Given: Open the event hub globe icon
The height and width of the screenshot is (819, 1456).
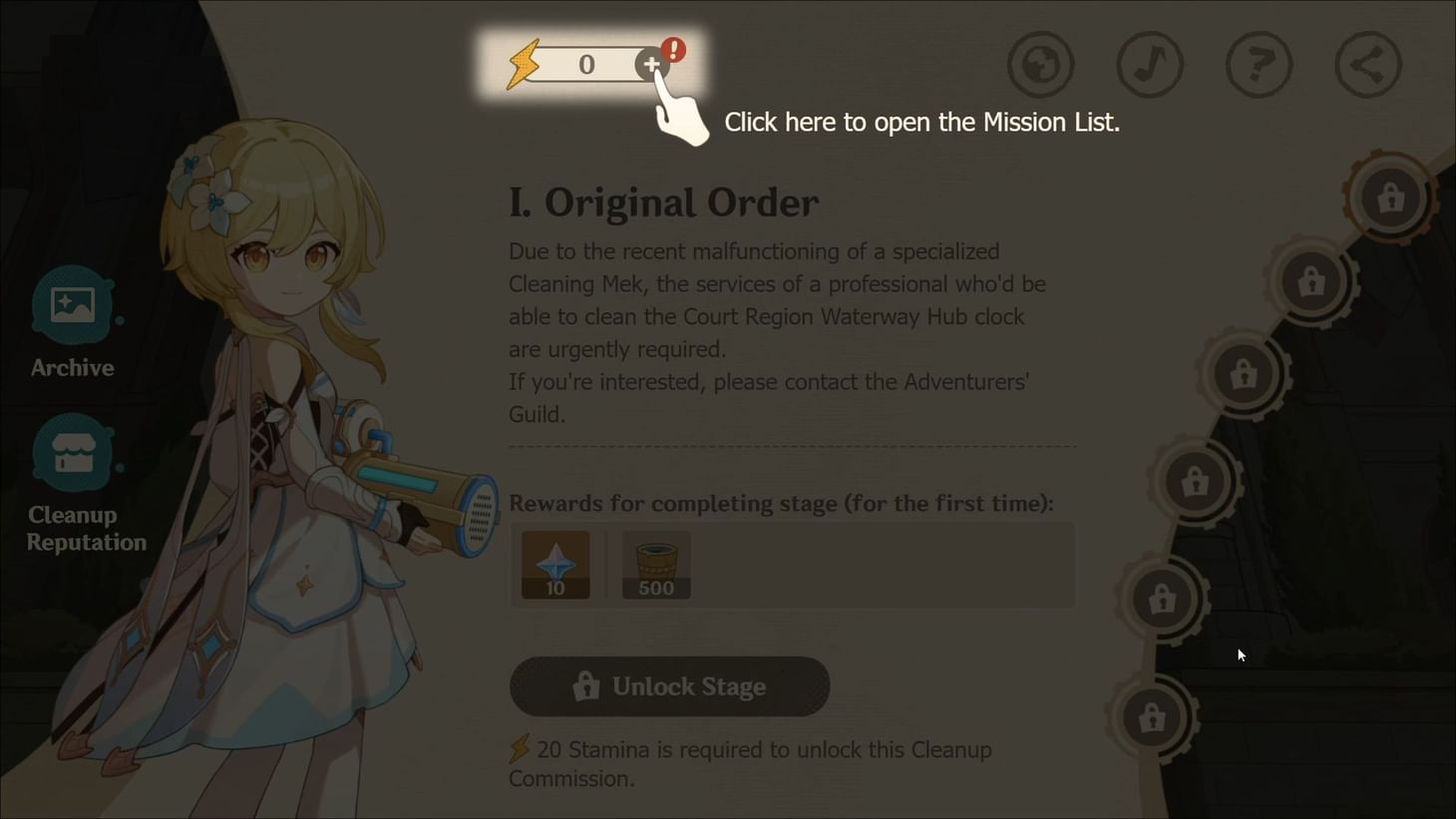Looking at the screenshot, I should (x=1039, y=64).
